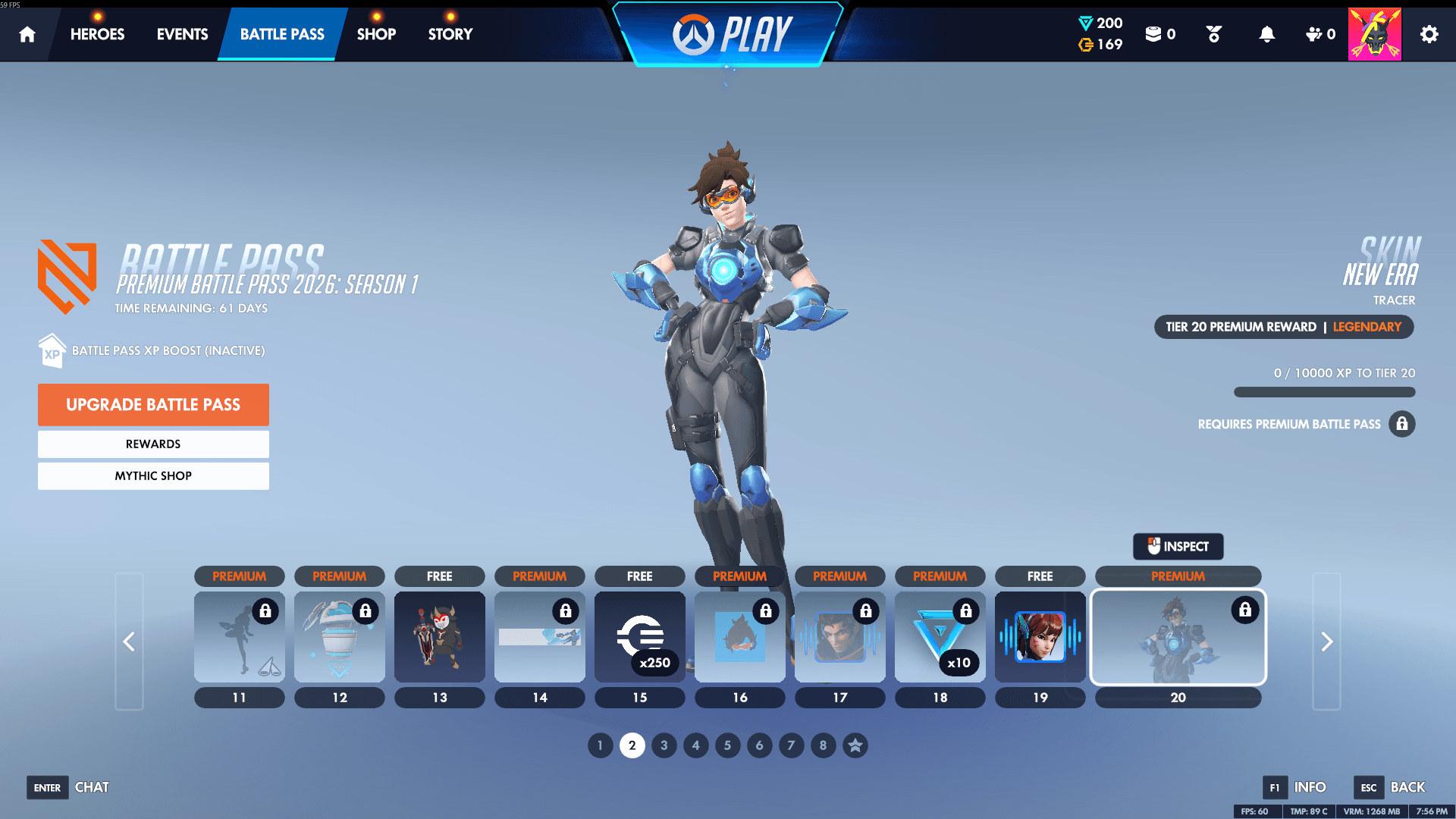The height and width of the screenshot is (819, 1456).
Task: Click the Battle Pass XP Boost icon
Action: point(52,350)
